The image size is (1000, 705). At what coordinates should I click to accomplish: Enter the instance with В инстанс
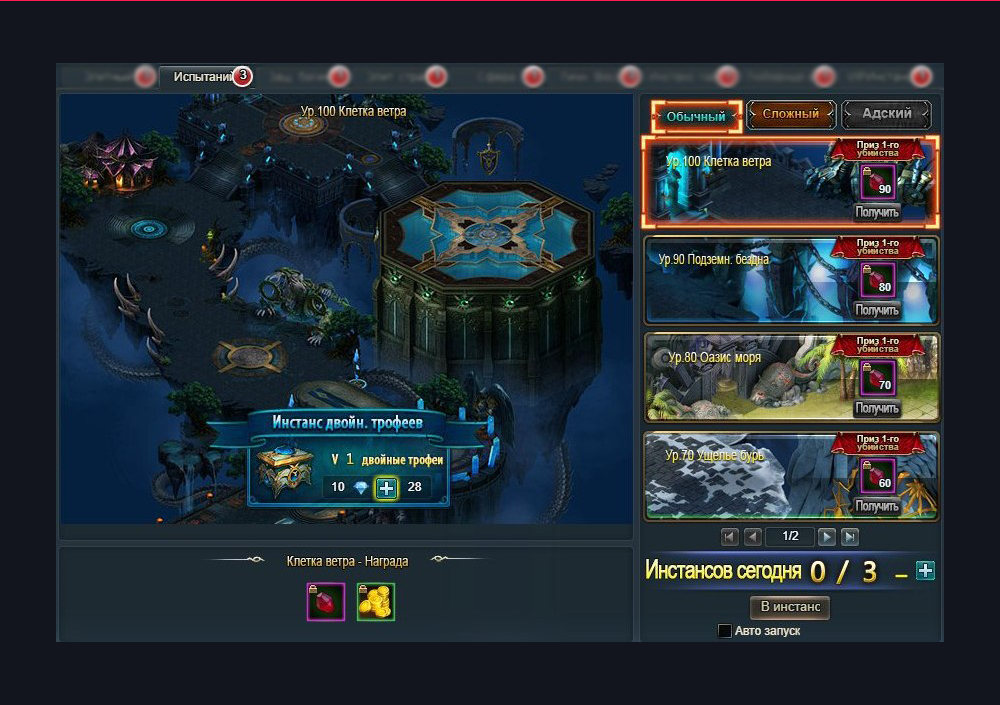(x=790, y=607)
